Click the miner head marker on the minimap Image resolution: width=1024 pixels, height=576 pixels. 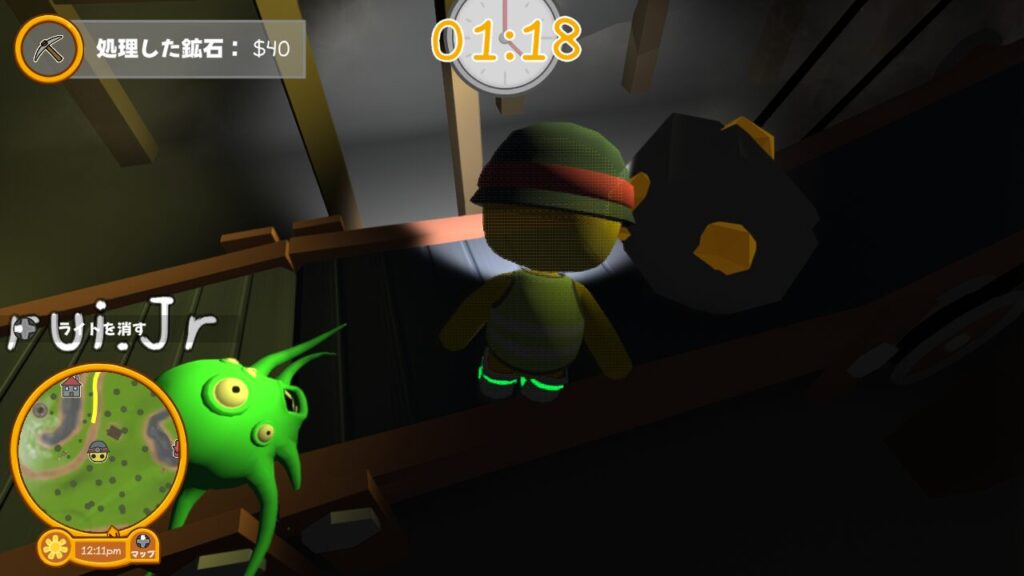[97, 451]
